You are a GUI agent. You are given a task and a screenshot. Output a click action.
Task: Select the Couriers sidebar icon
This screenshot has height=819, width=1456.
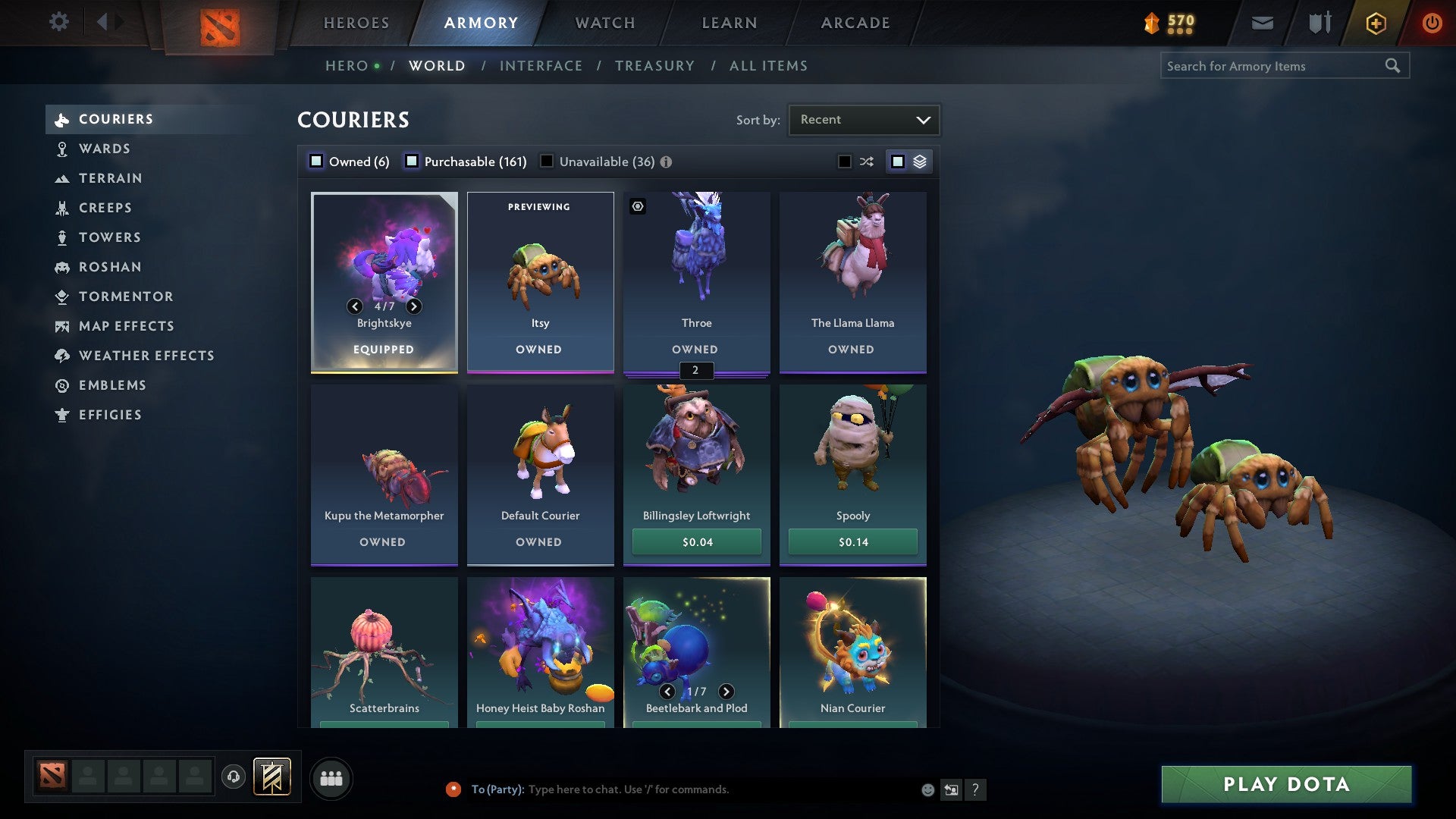coord(61,119)
